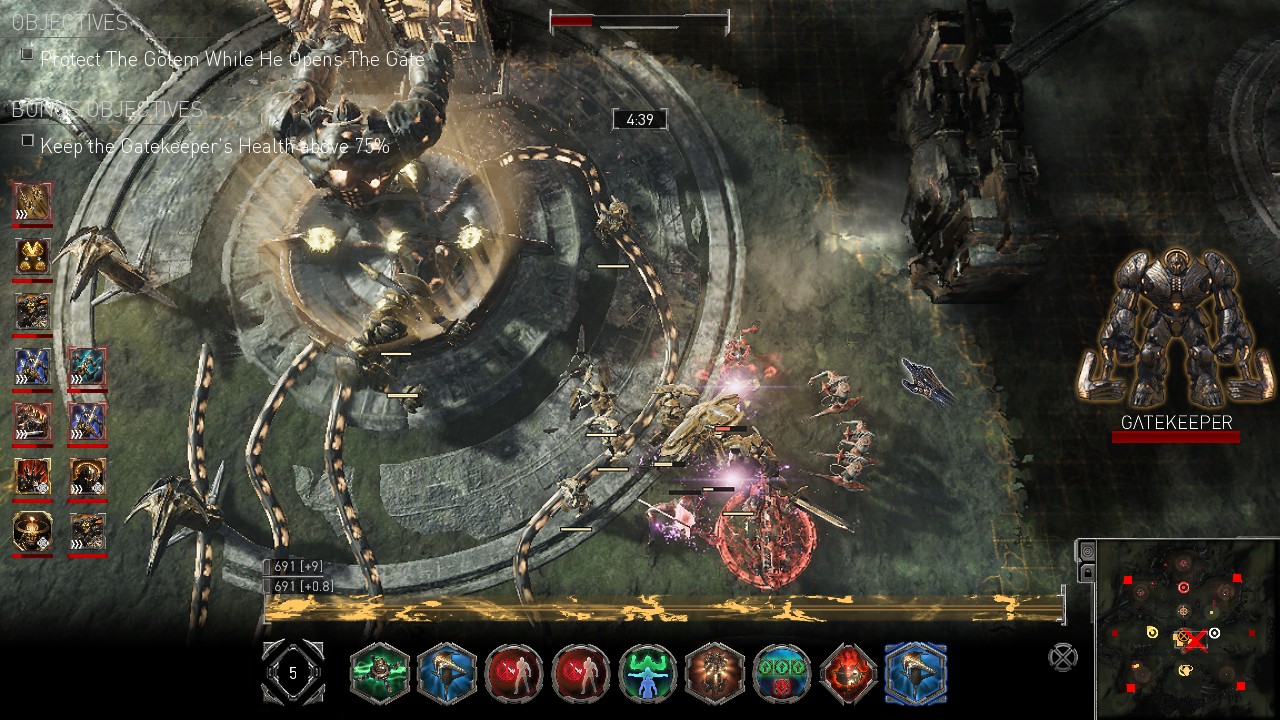This screenshot has width=1280, height=720.
Task: Select the green horned creature glyph
Action: pos(648,673)
